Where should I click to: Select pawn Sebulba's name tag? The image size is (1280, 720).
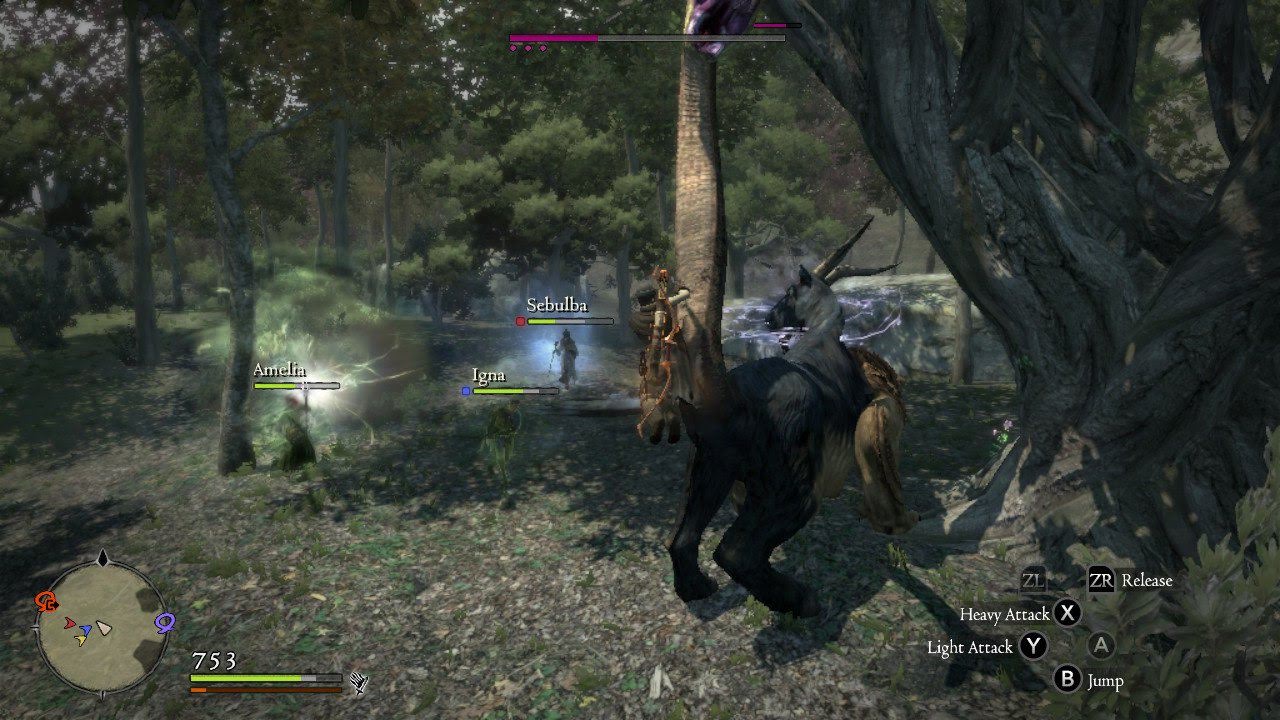point(556,306)
